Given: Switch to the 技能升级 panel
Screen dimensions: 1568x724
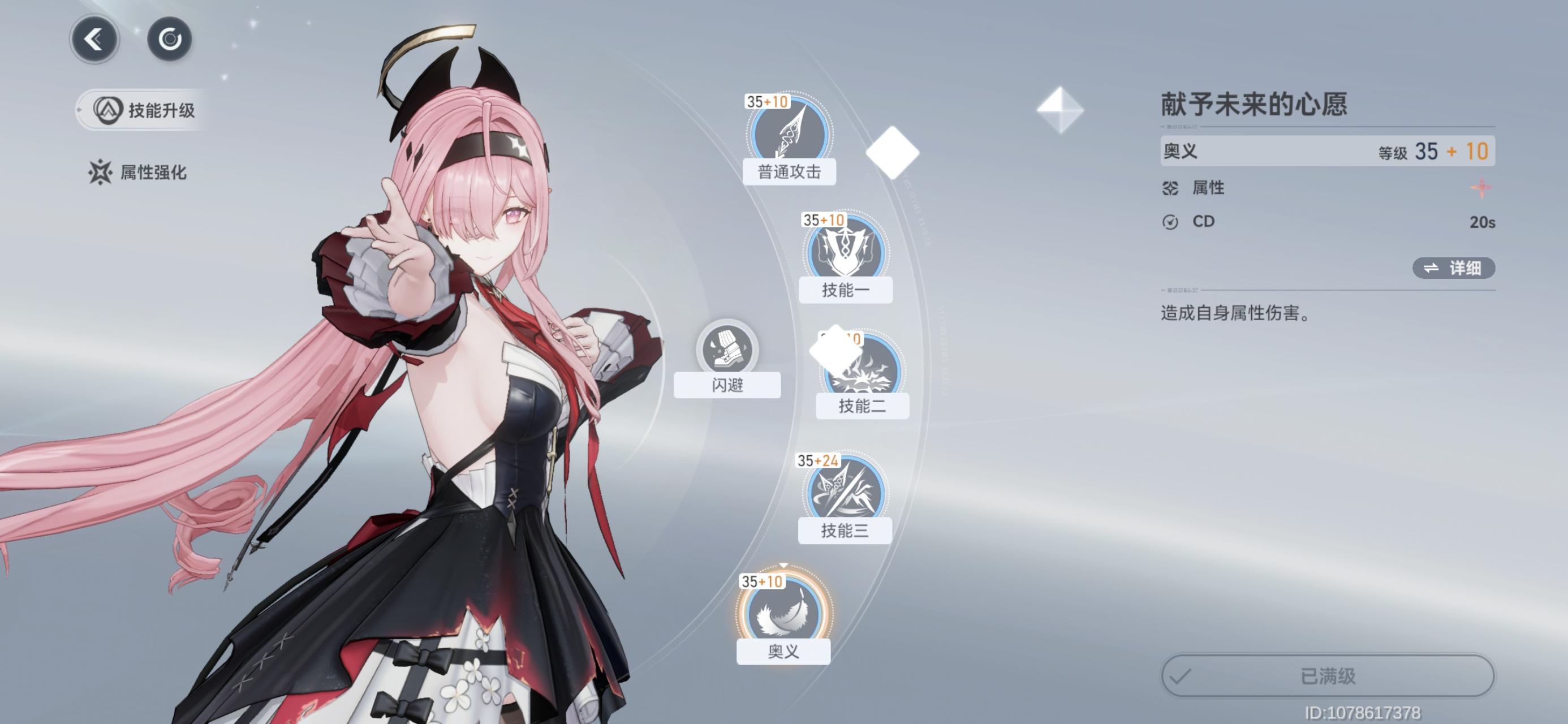Looking at the screenshot, I should coord(141,111).
